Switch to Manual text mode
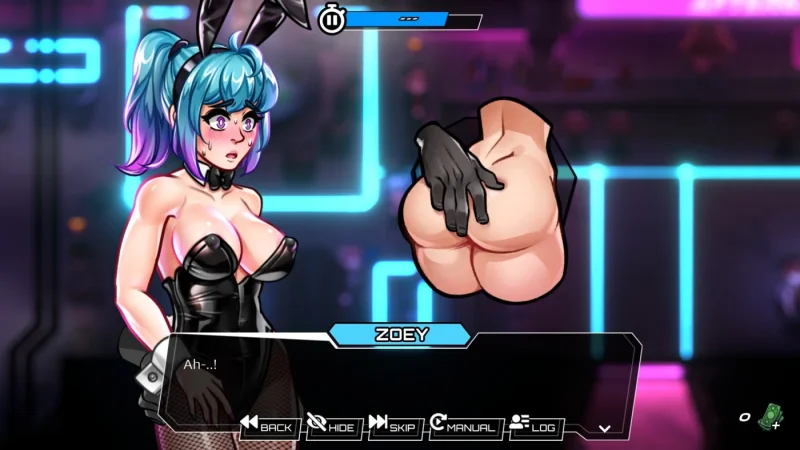 click(x=462, y=427)
